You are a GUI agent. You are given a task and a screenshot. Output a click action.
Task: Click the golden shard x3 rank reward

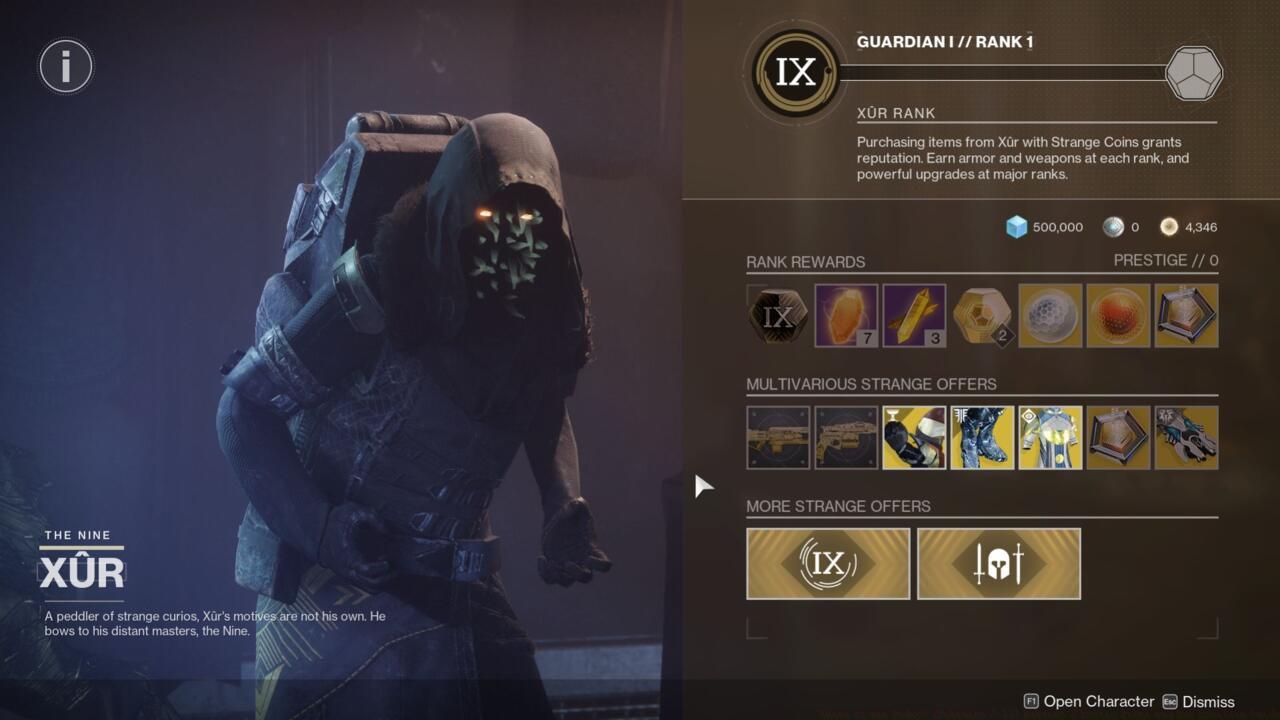pyautogui.click(x=913, y=315)
